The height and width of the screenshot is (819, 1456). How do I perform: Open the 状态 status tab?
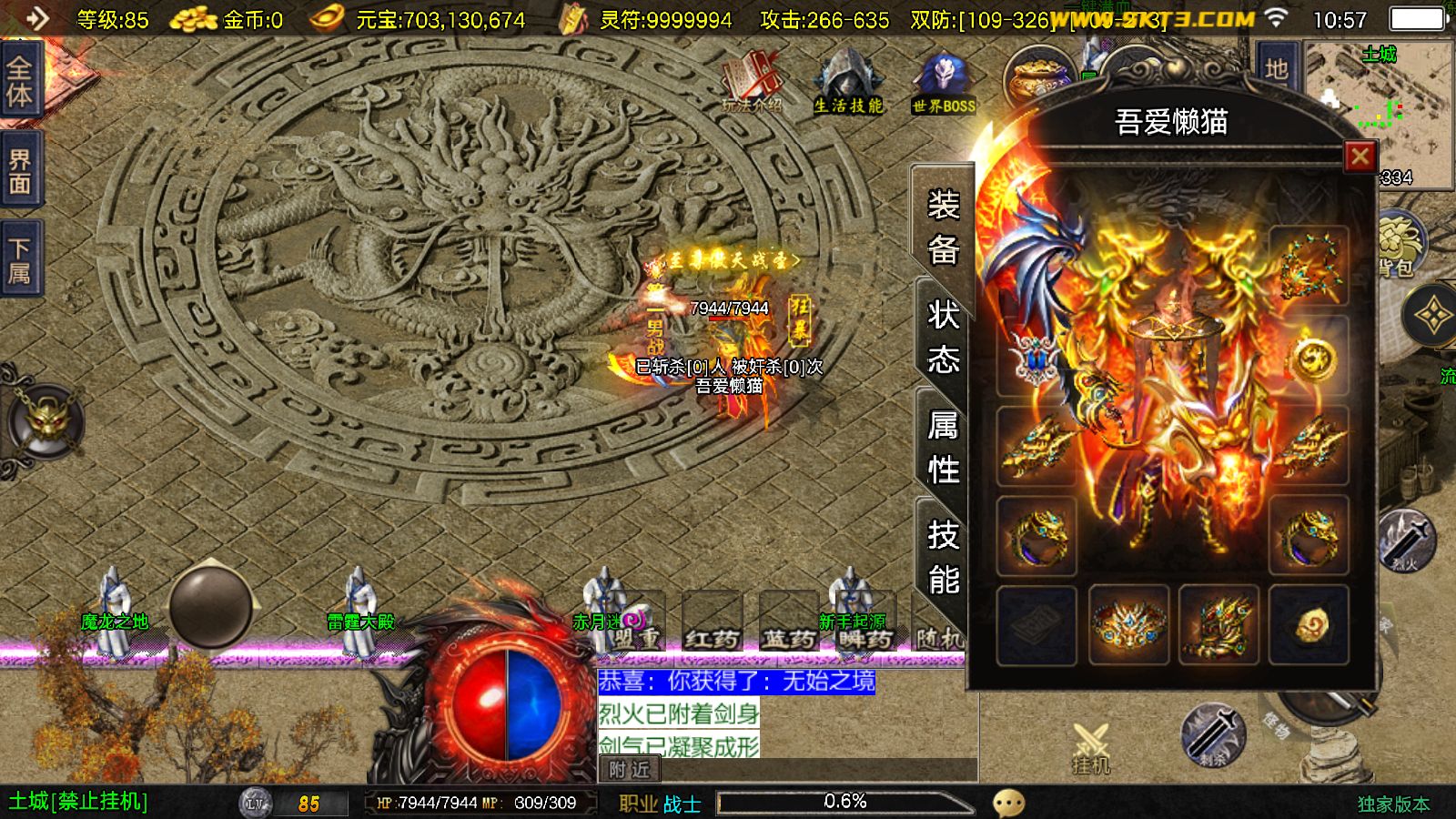pos(943,338)
